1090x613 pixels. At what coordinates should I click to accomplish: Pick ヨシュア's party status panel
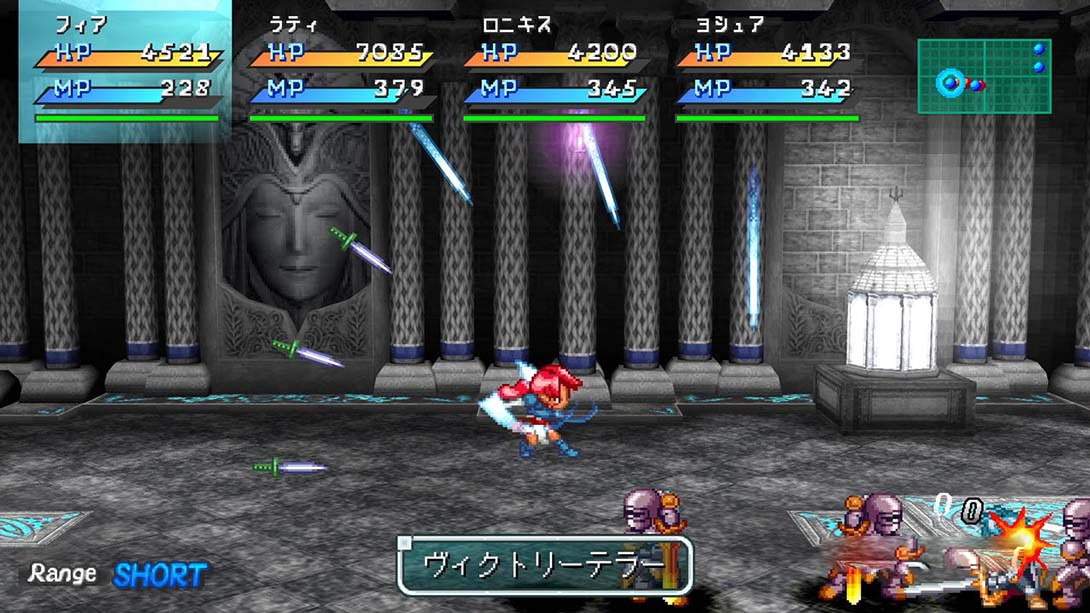[x=767, y=70]
